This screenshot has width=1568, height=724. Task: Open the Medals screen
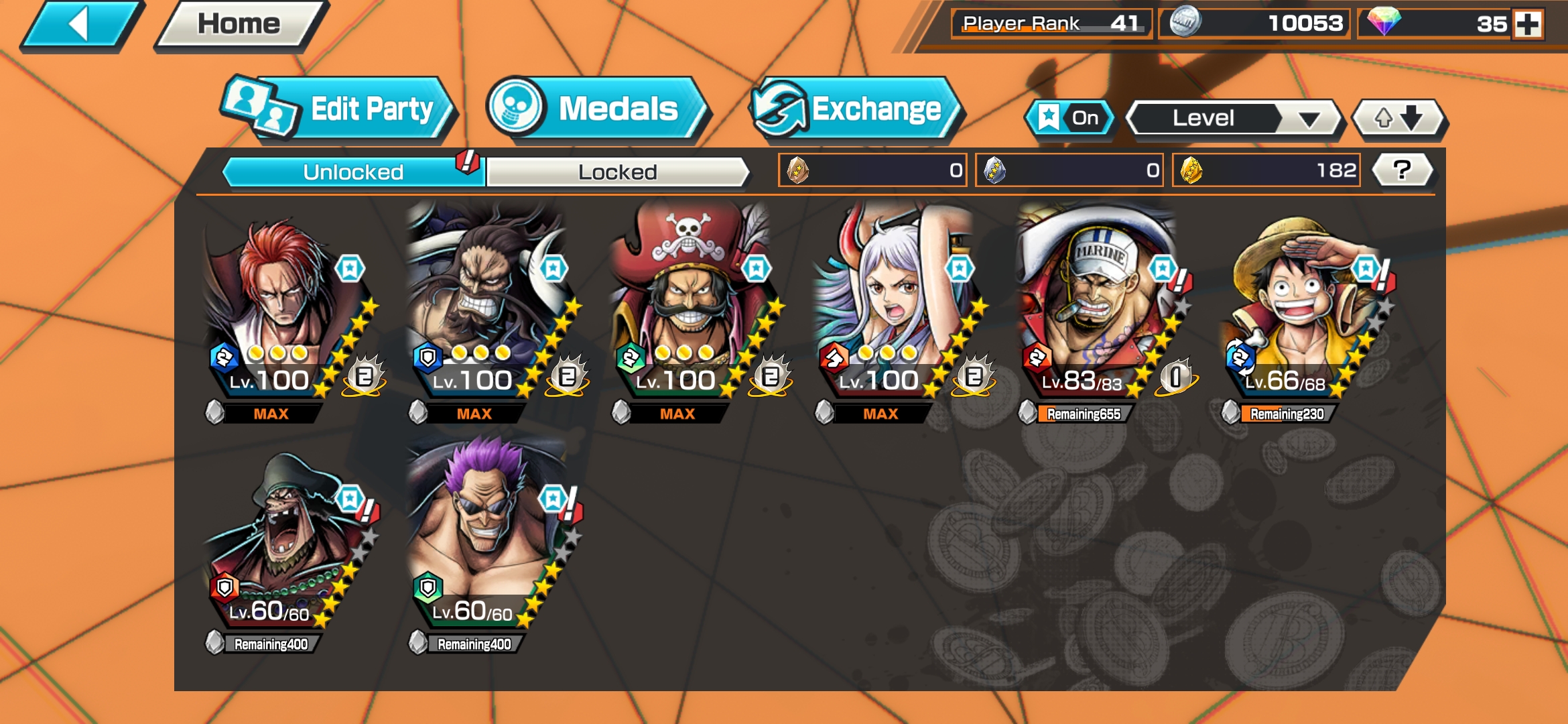(595, 109)
